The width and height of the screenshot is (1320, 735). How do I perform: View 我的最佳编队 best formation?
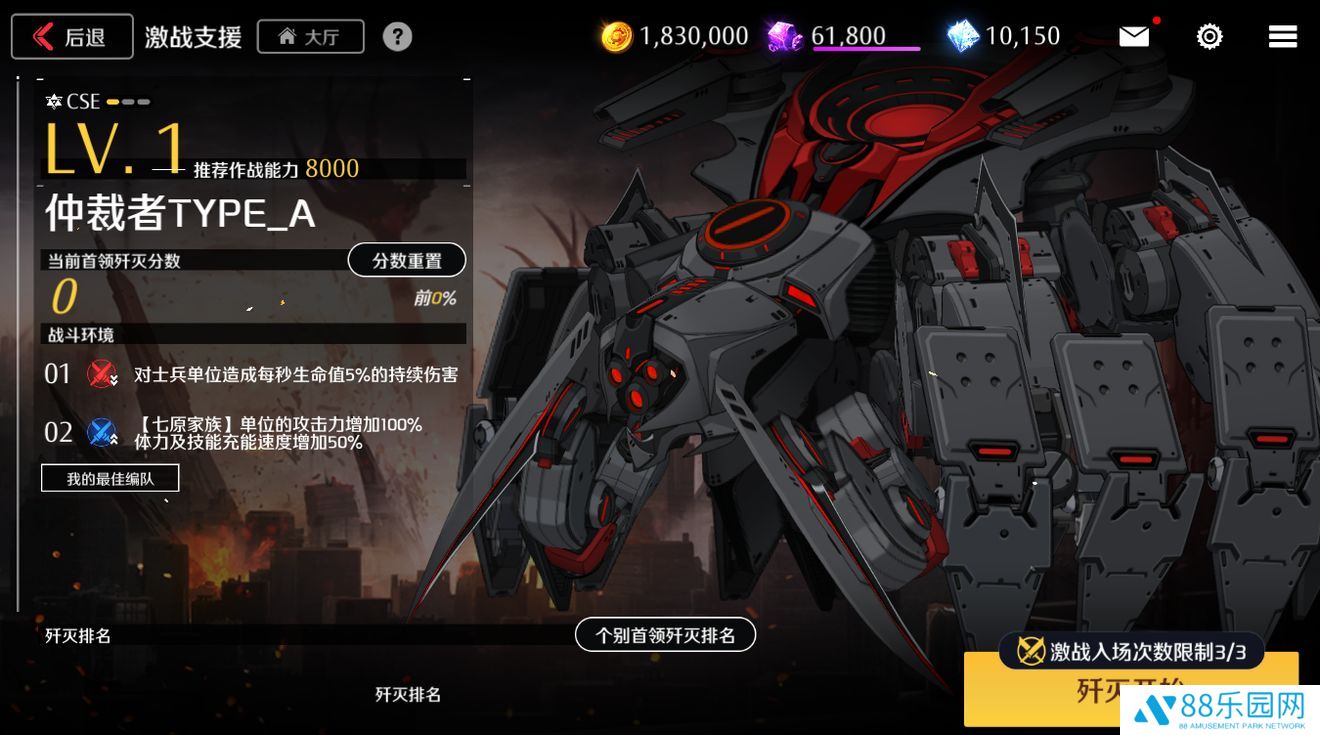tap(110, 478)
